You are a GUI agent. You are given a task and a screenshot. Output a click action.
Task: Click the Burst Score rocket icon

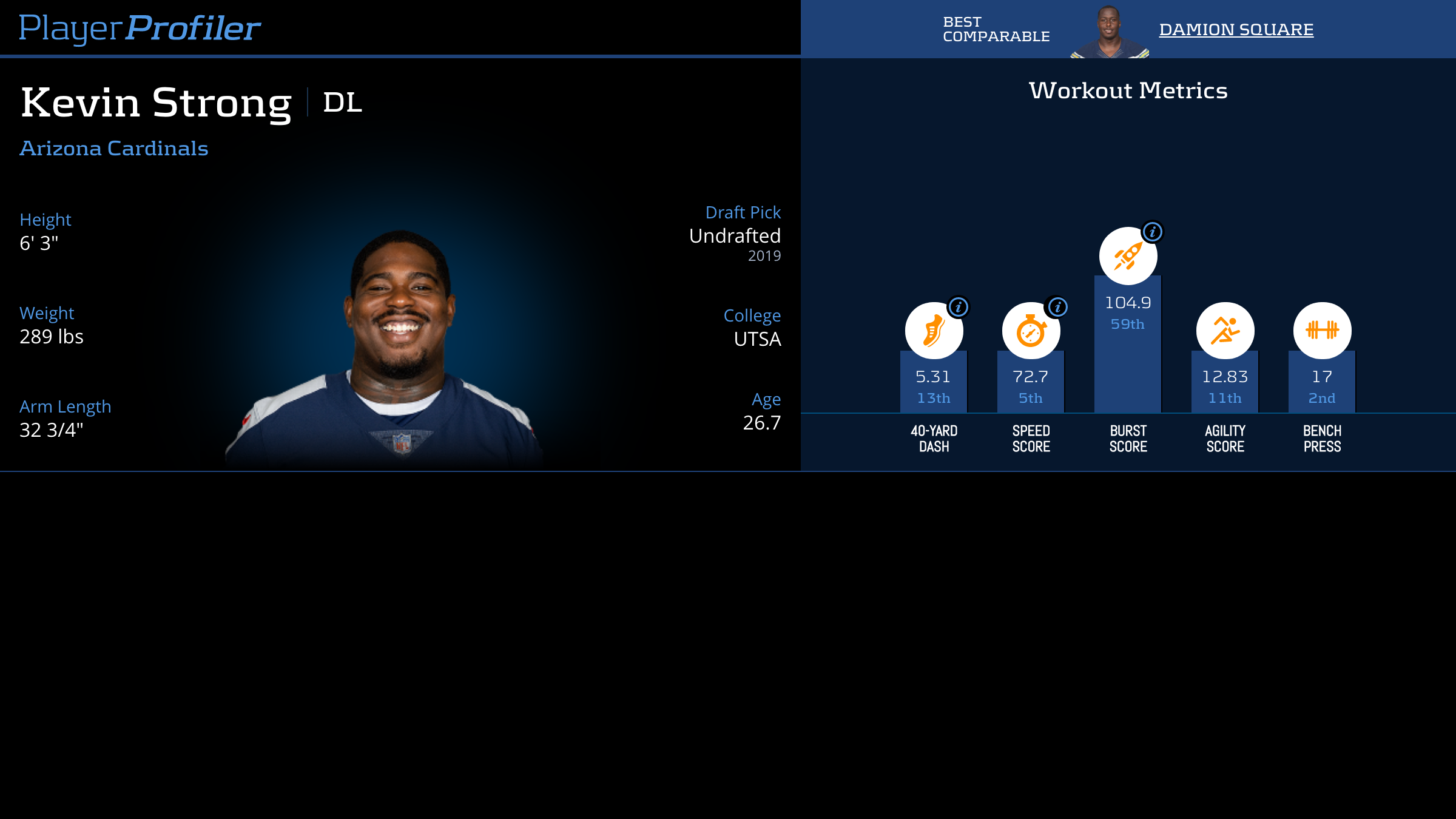click(x=1128, y=257)
